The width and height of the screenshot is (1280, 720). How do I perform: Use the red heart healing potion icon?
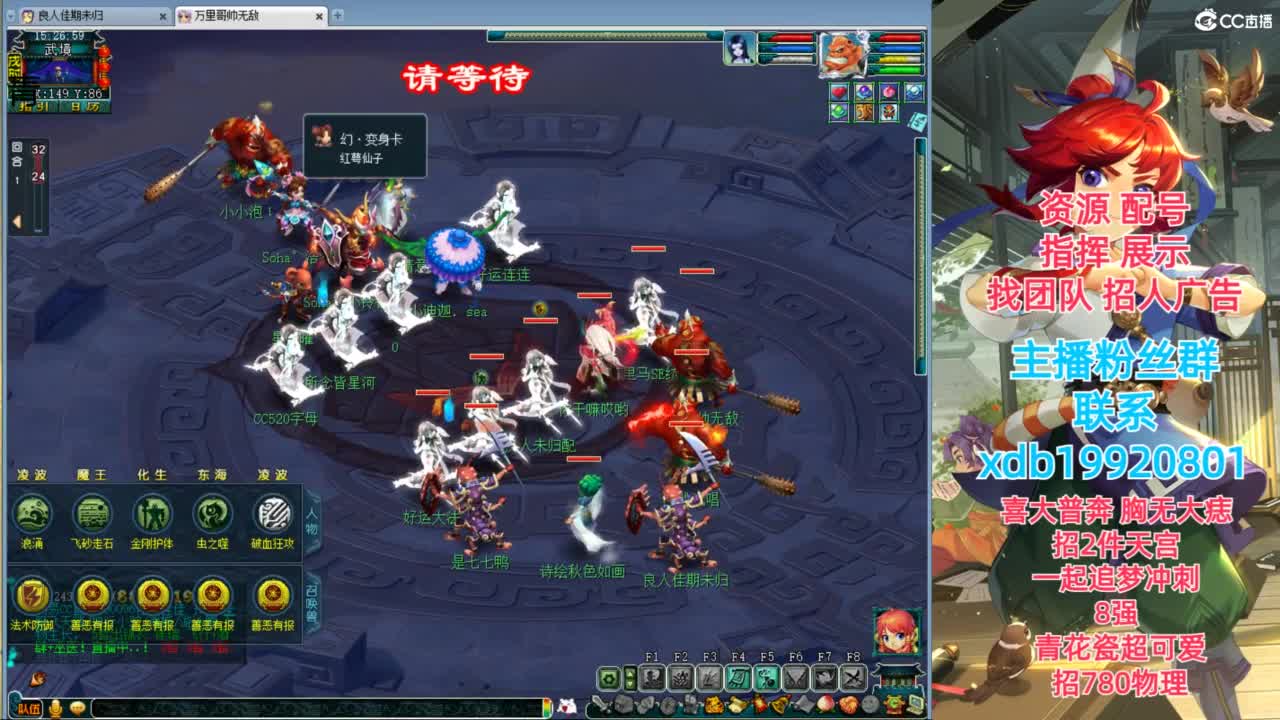(x=840, y=93)
